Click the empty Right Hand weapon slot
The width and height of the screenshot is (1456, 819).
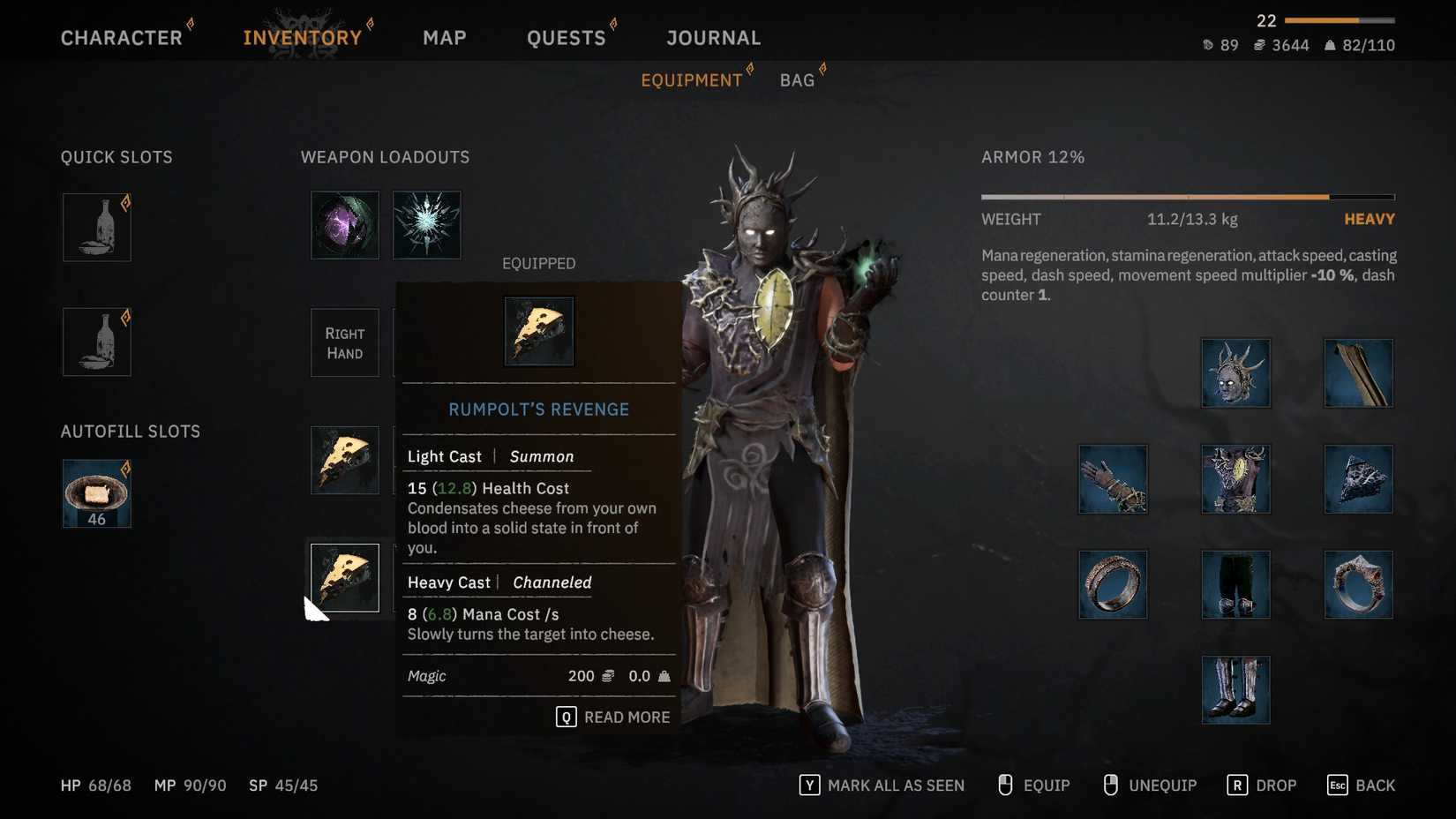click(344, 343)
